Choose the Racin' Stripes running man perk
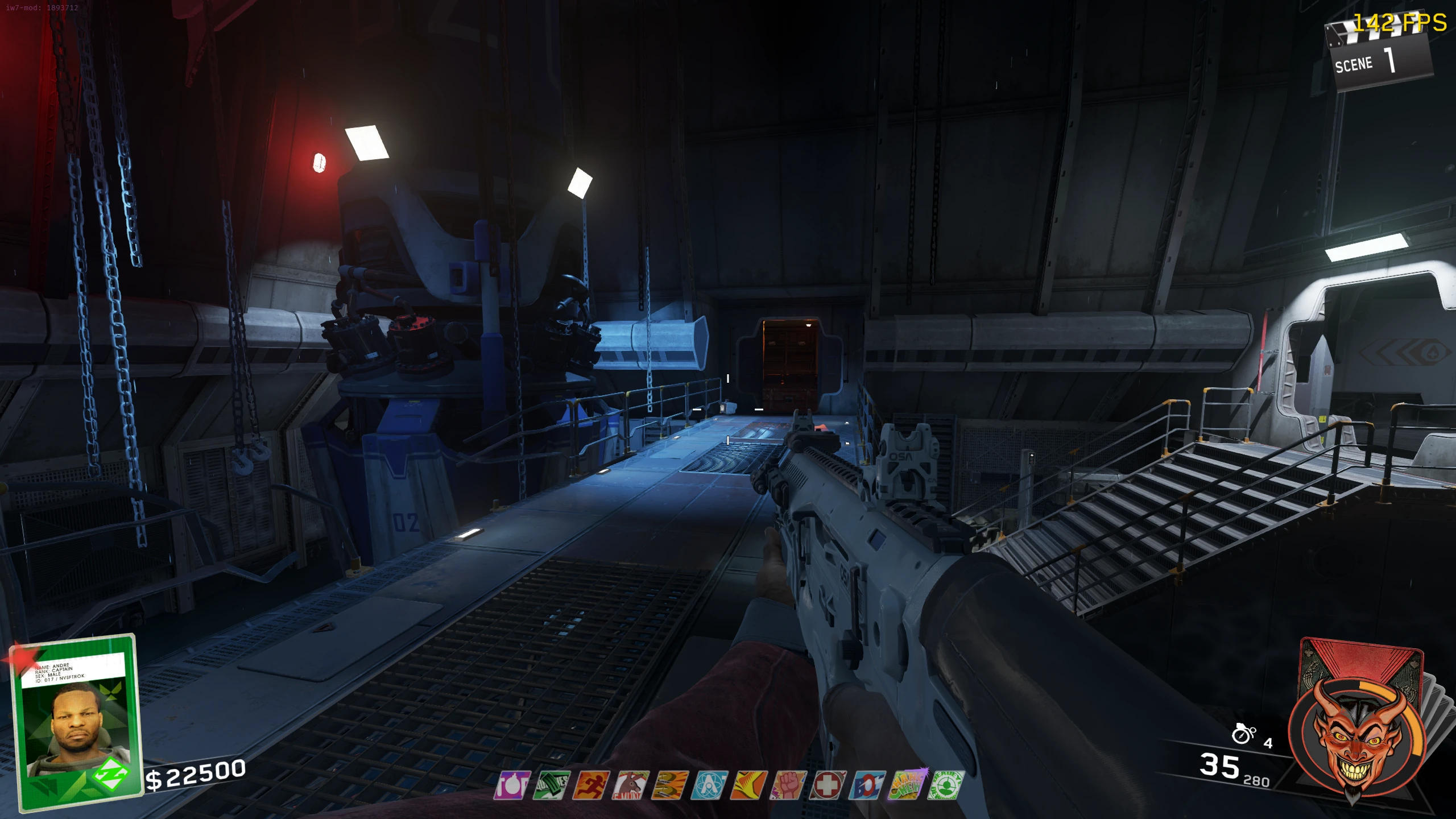The image size is (1456, 819). tap(591, 785)
